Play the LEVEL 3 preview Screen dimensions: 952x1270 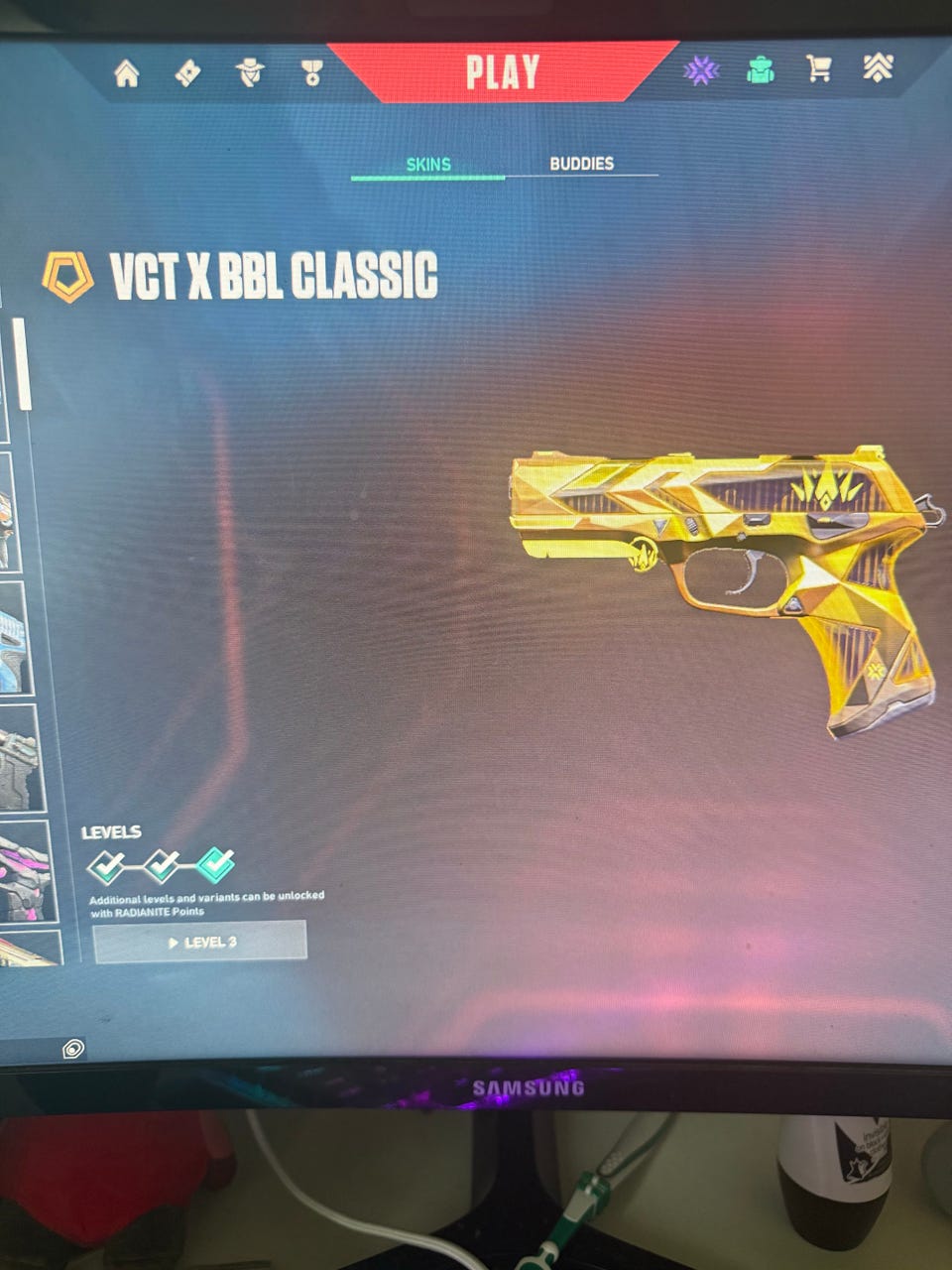pyautogui.click(x=200, y=942)
